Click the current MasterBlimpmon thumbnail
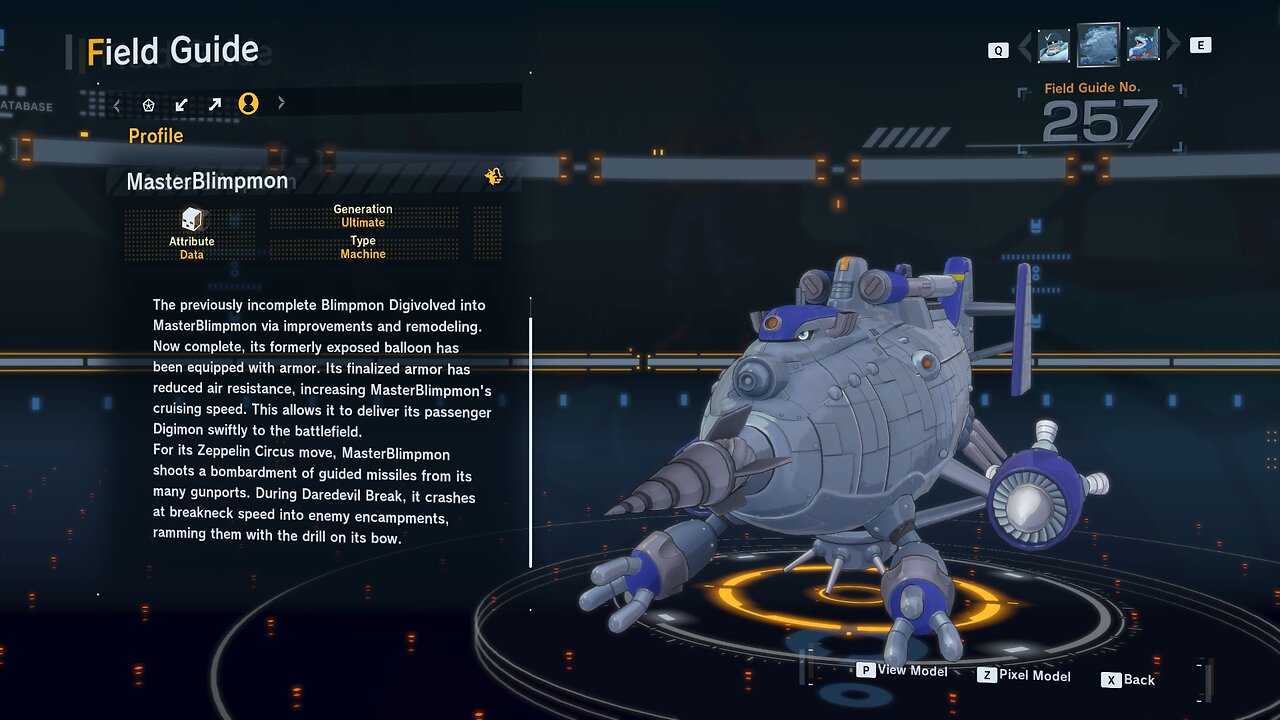This screenshot has width=1280, height=720. 1098,45
